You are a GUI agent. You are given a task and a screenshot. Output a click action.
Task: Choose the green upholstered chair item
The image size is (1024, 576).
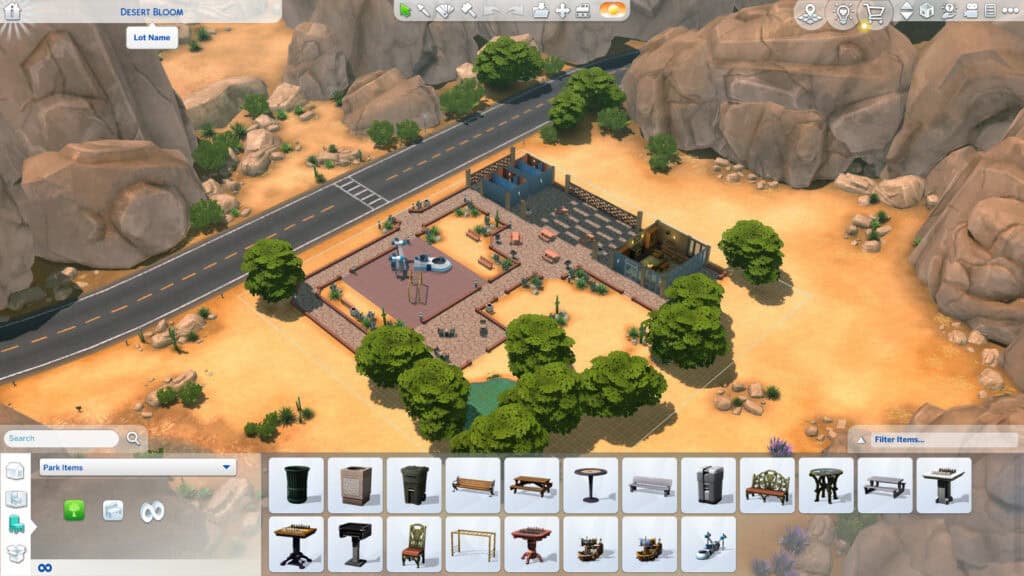(414, 543)
